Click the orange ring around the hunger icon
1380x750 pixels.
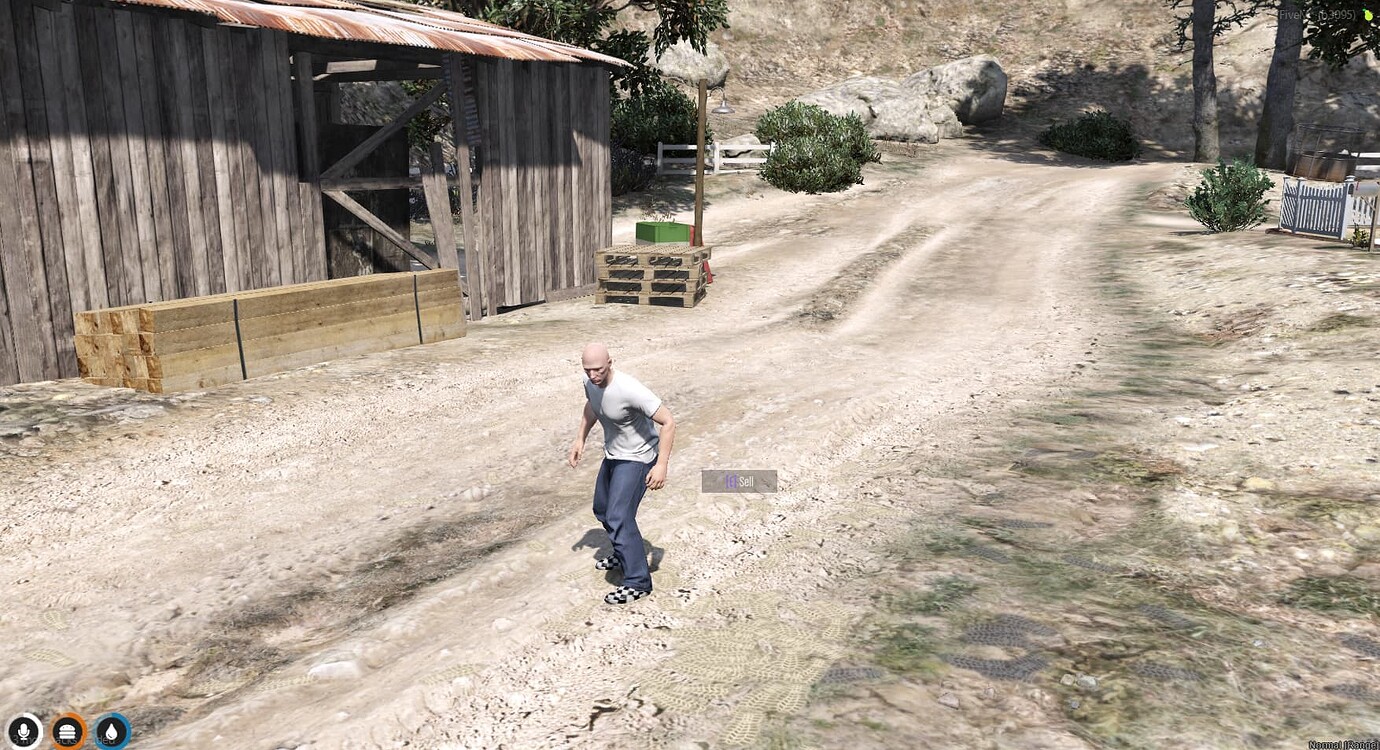click(65, 714)
